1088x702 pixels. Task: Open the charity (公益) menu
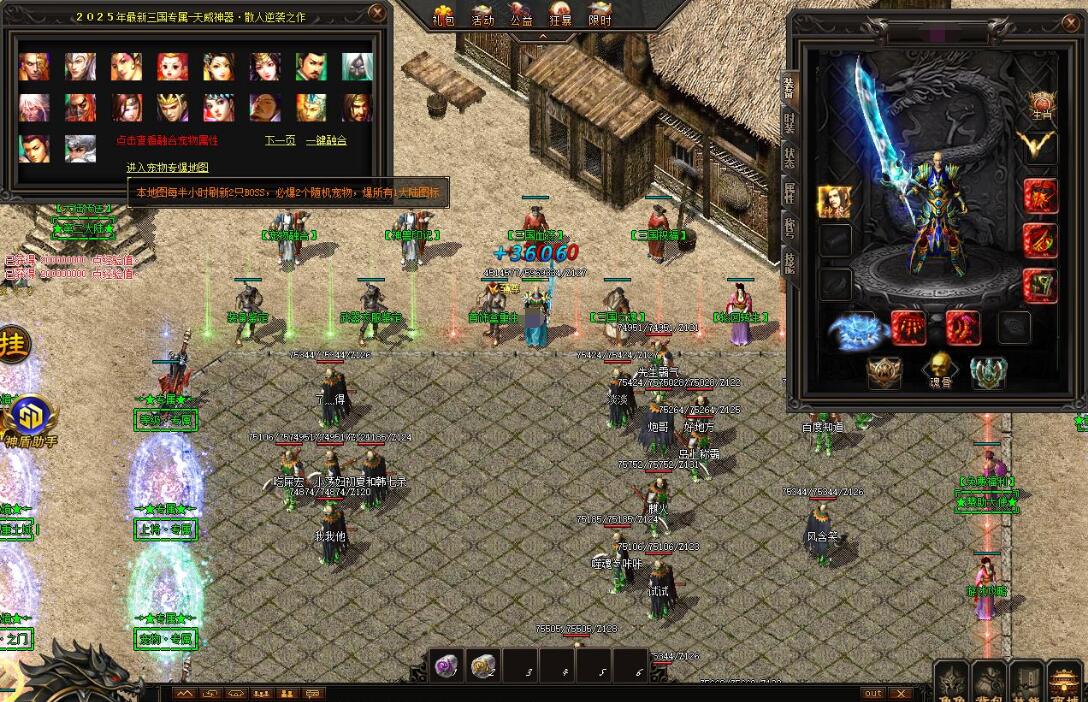pos(521,15)
